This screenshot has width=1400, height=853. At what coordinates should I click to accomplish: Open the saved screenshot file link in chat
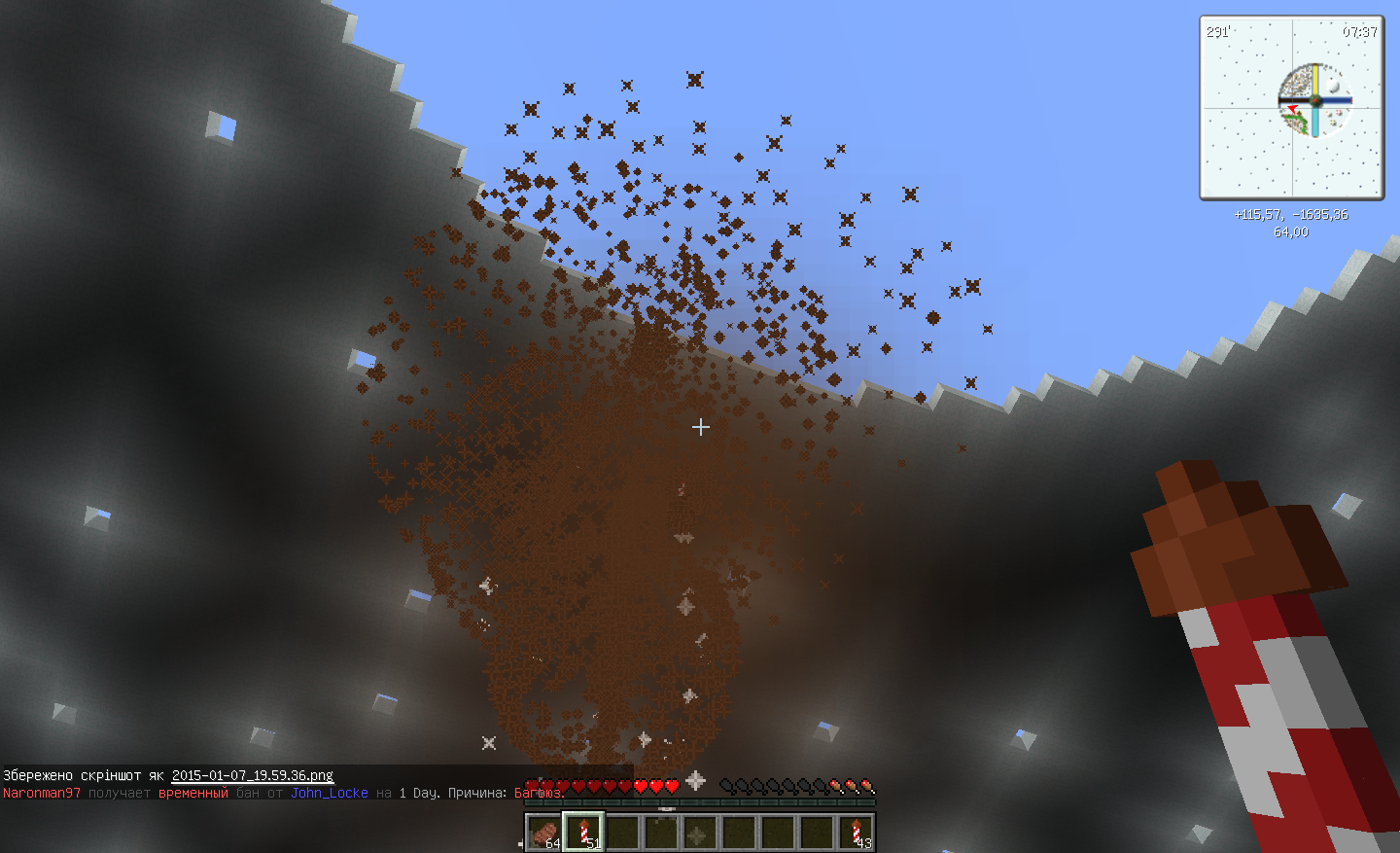pyautogui.click(x=253, y=775)
